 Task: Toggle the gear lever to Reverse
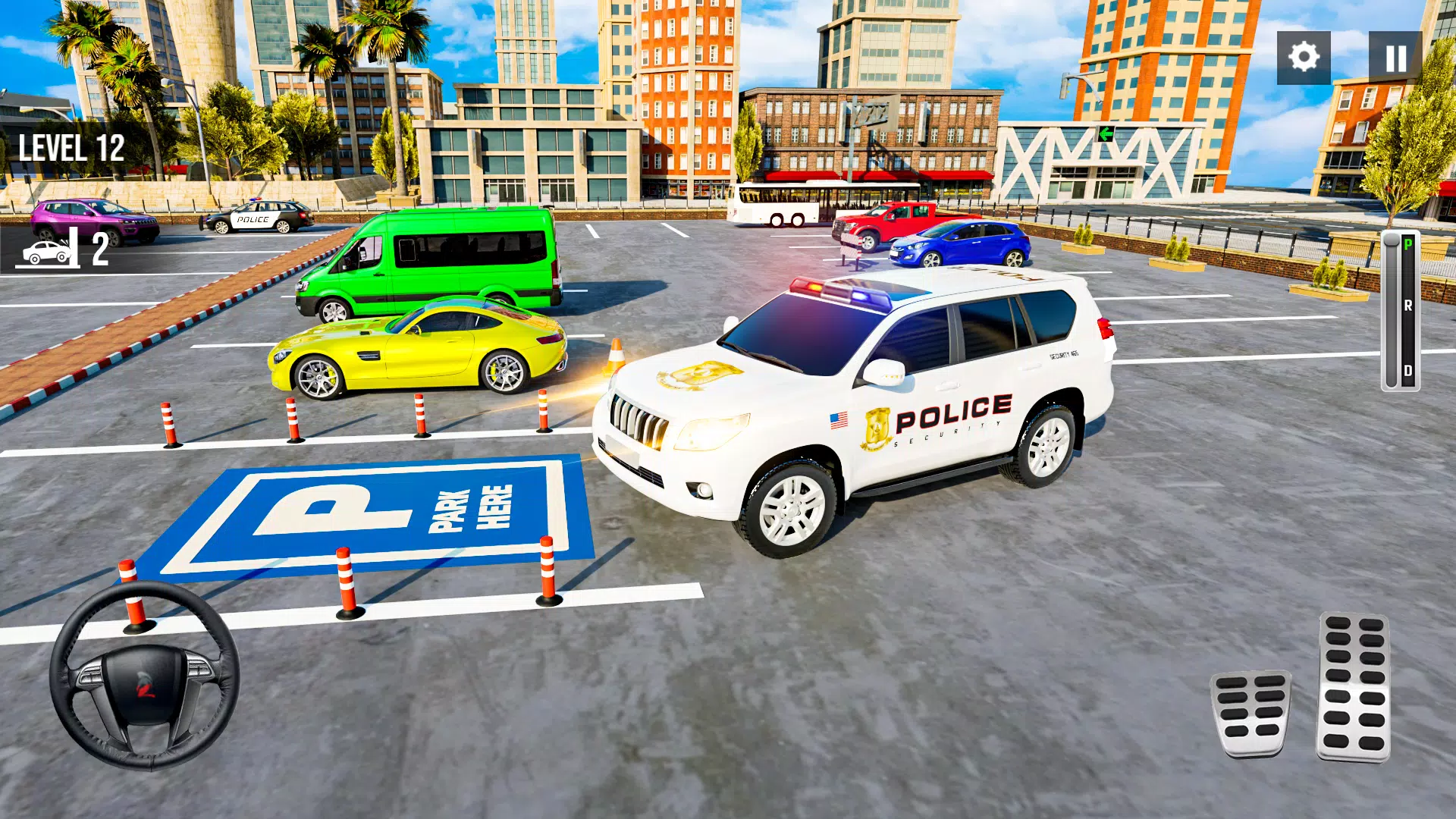(x=1407, y=303)
